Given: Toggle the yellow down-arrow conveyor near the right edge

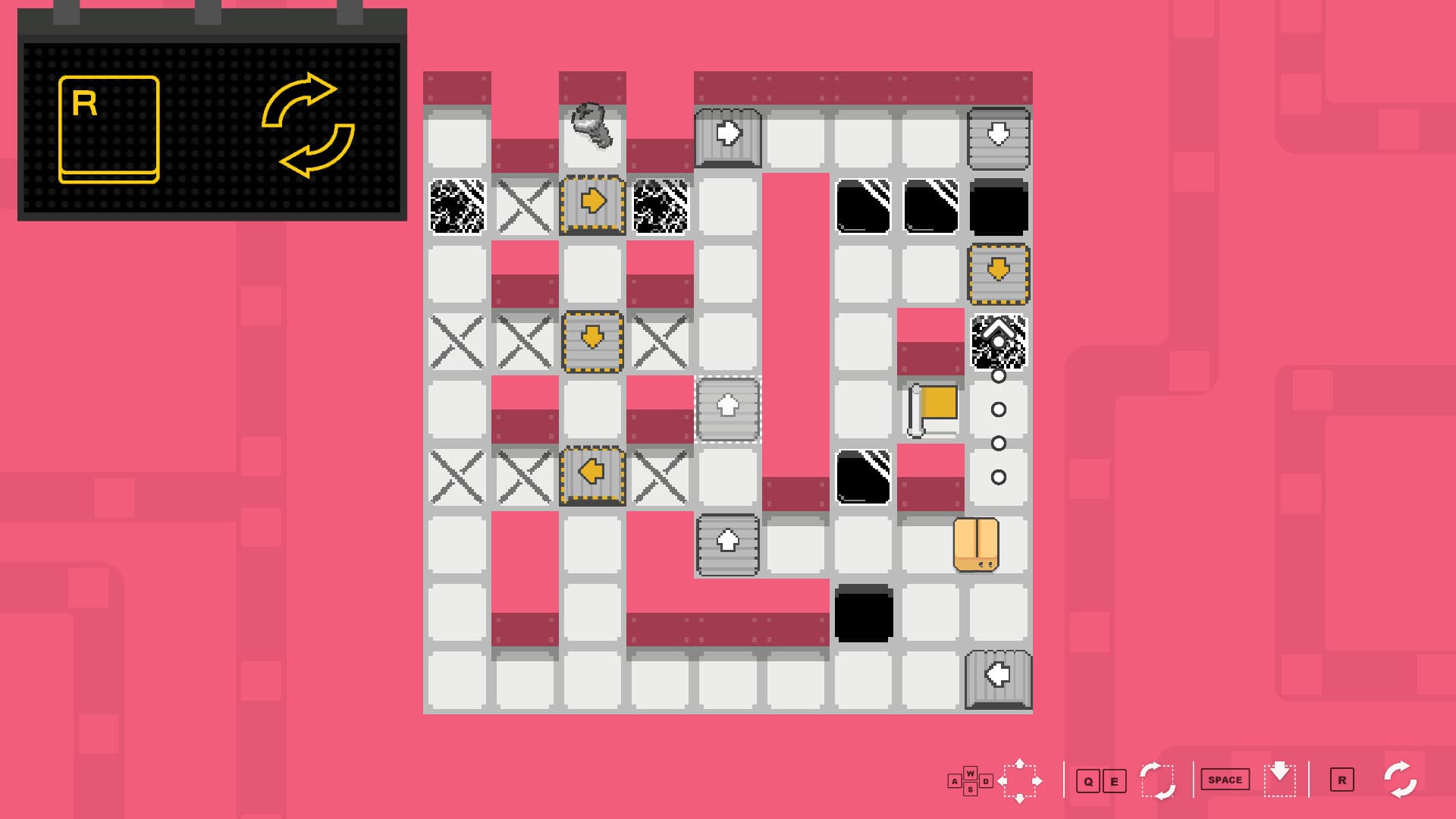Looking at the screenshot, I should (x=999, y=275).
